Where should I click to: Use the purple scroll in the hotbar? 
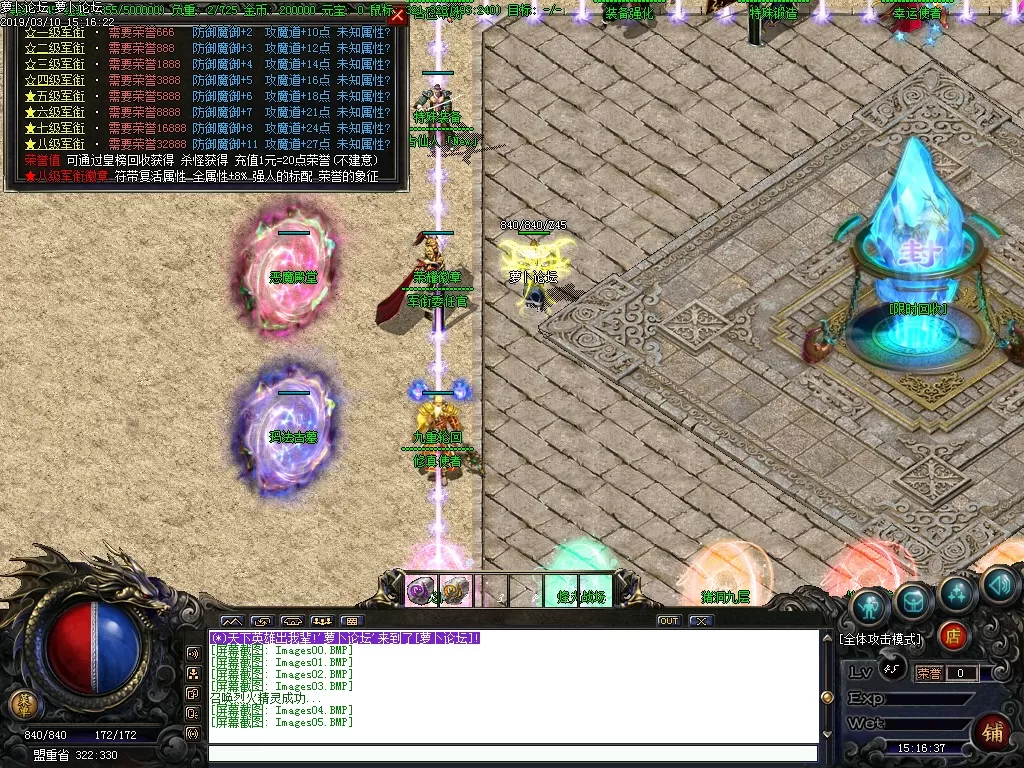[420, 591]
